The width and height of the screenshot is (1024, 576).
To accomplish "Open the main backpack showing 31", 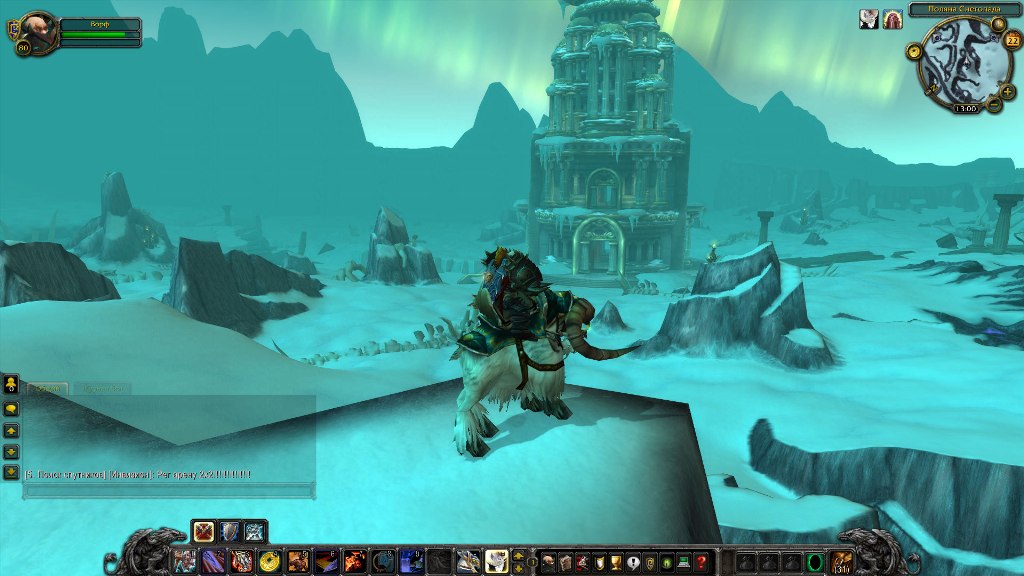I will click(x=841, y=562).
